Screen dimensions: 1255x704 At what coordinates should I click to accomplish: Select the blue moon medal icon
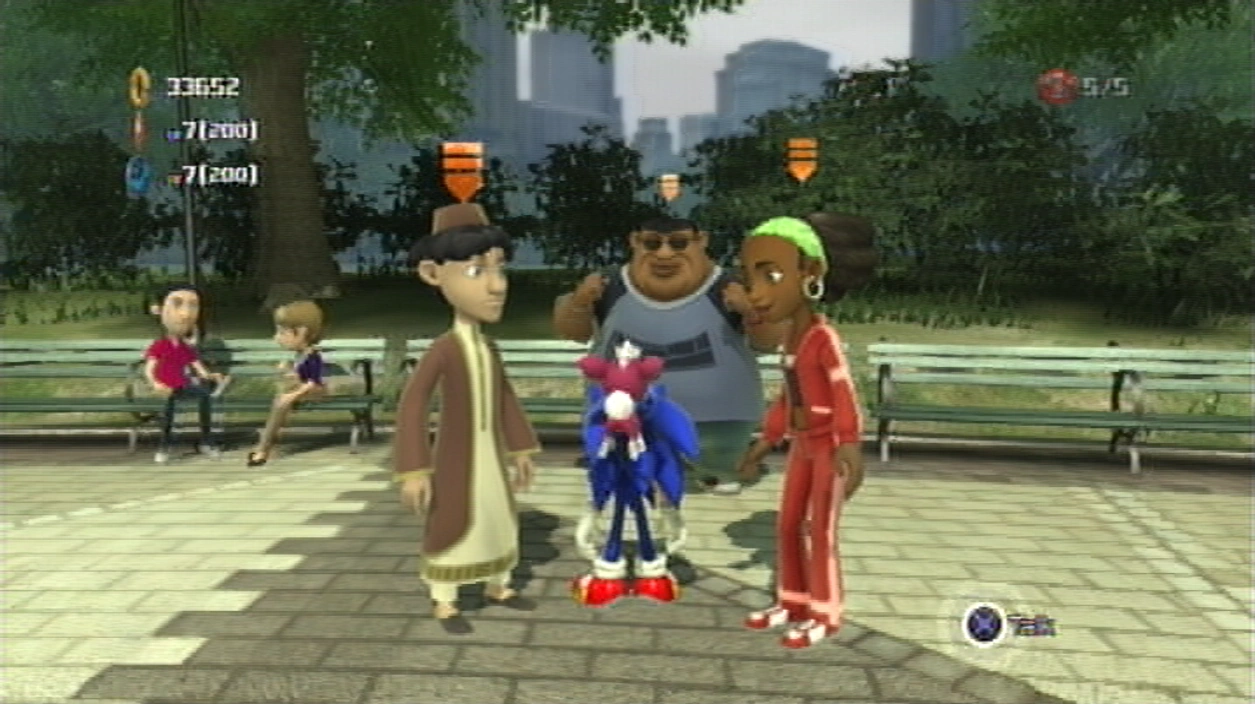(138, 175)
